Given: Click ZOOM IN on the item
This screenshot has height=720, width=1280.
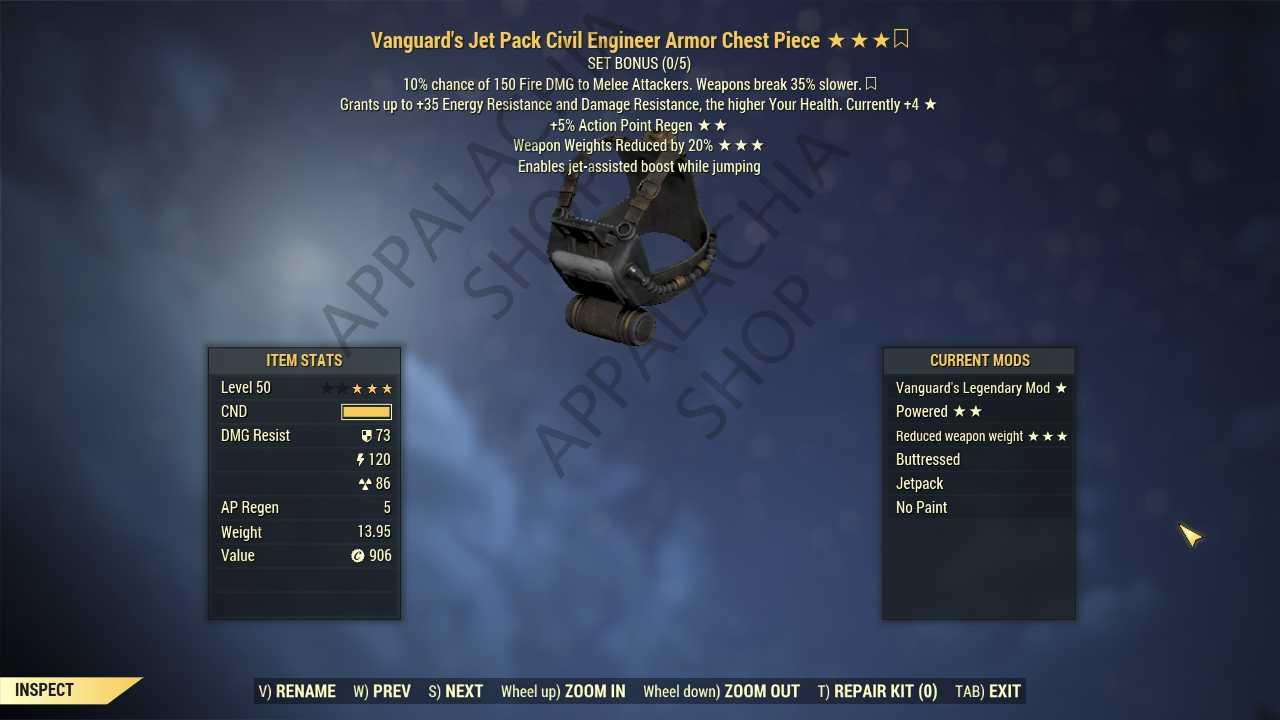Looking at the screenshot, I should click(x=563, y=691).
